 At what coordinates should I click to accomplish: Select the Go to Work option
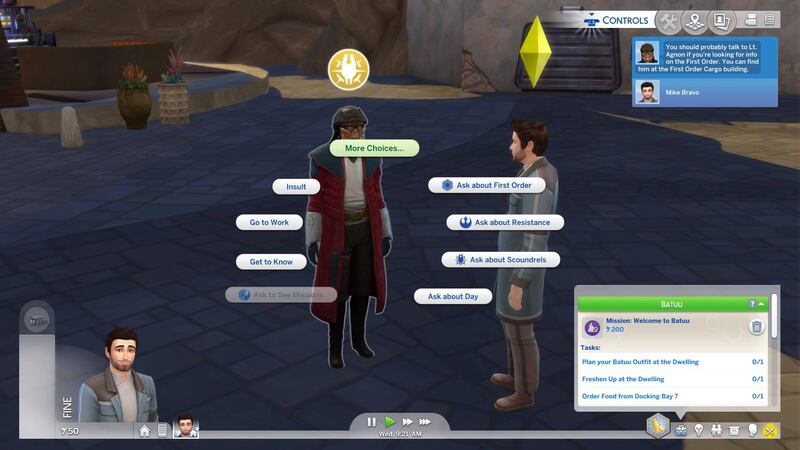pyautogui.click(x=269, y=222)
